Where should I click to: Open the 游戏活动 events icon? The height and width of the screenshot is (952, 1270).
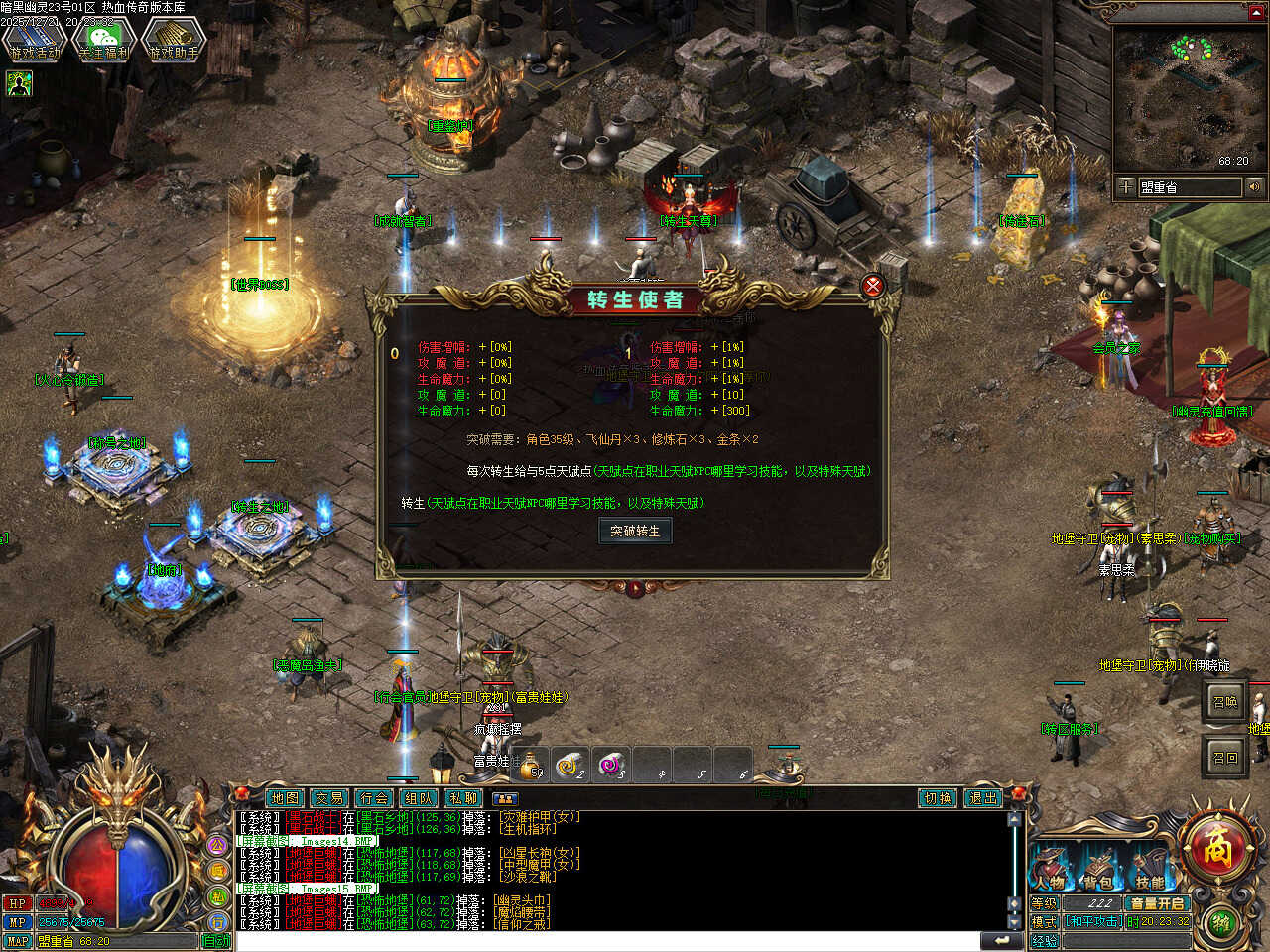click(34, 41)
